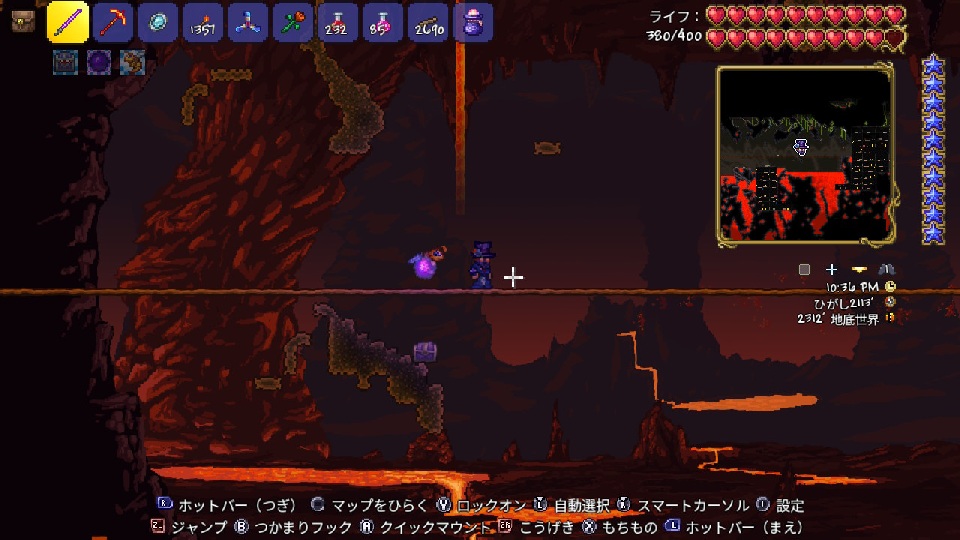Image resolution: width=960 pixels, height=540 pixels.
Task: Equip the red pickaxe from the hotbar
Action: pyautogui.click(x=114, y=22)
